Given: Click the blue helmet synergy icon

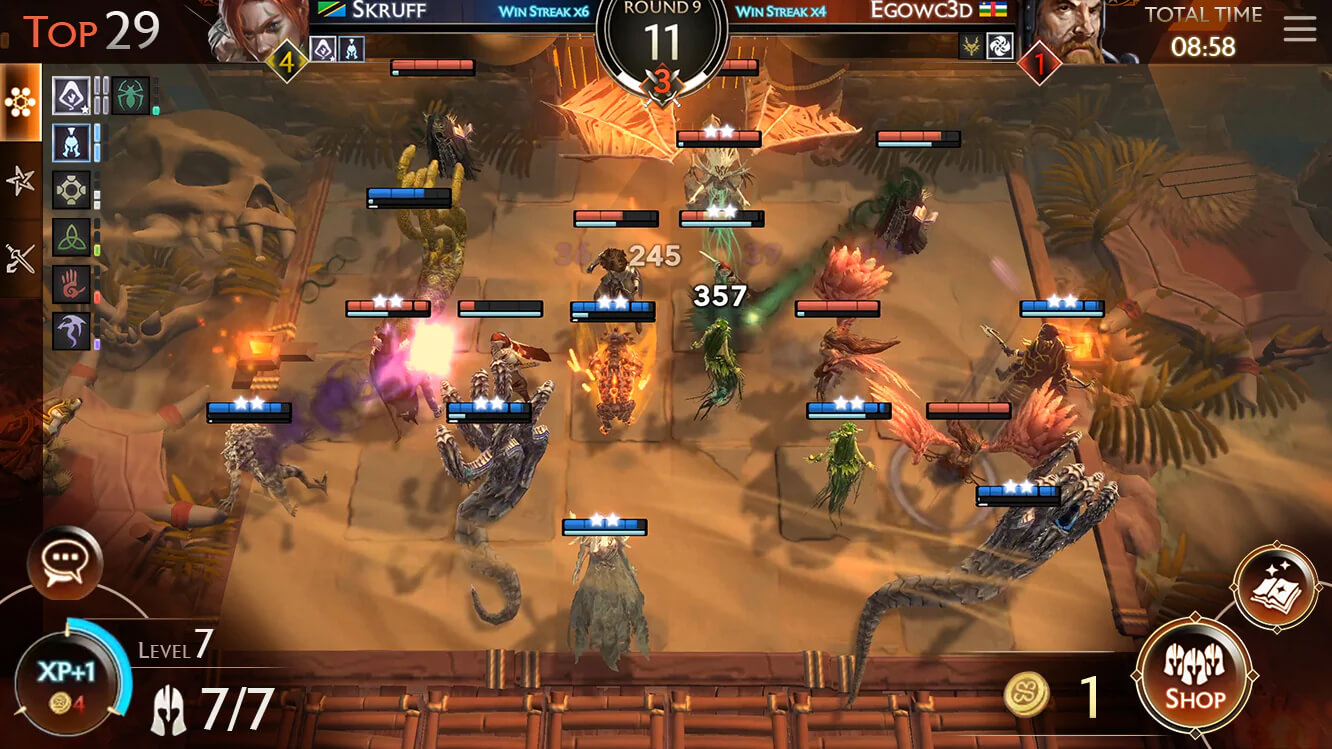Looking at the screenshot, I should (71, 143).
